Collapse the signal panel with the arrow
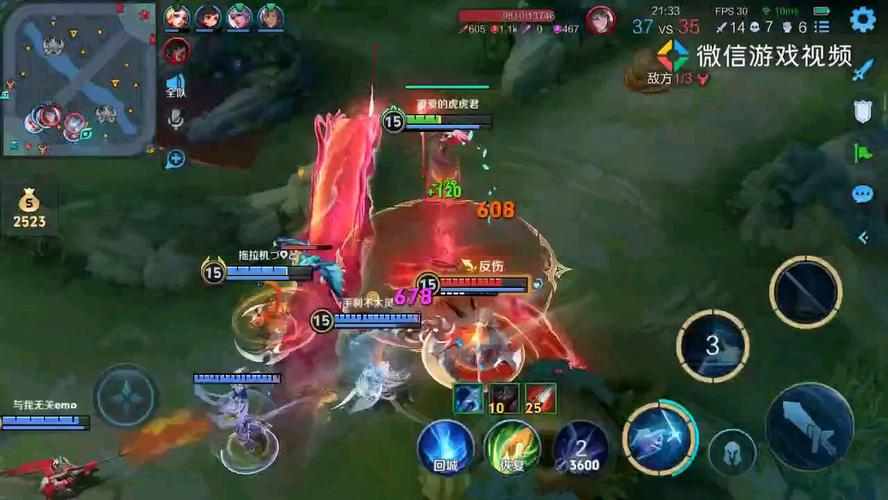The image size is (888, 500). [863, 237]
